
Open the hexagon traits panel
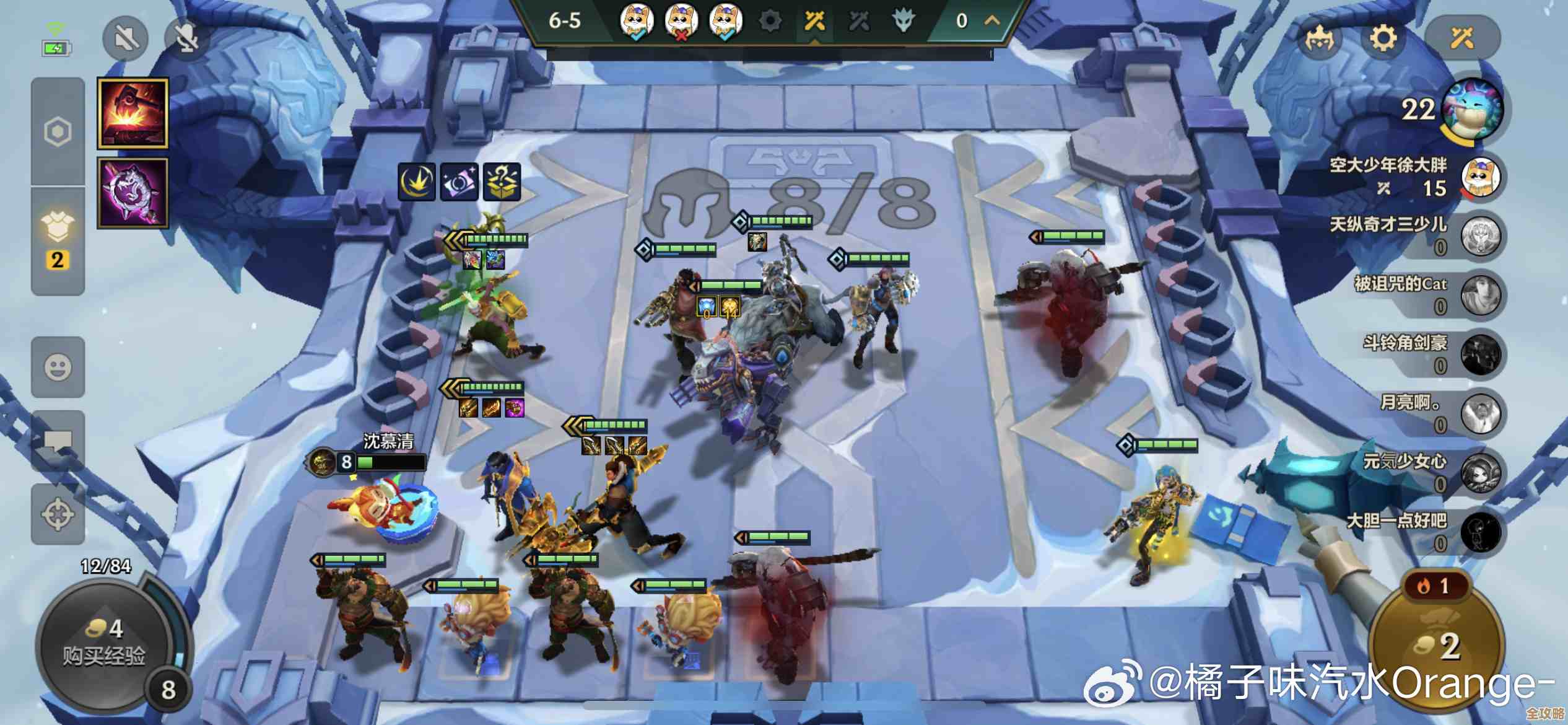coord(58,131)
